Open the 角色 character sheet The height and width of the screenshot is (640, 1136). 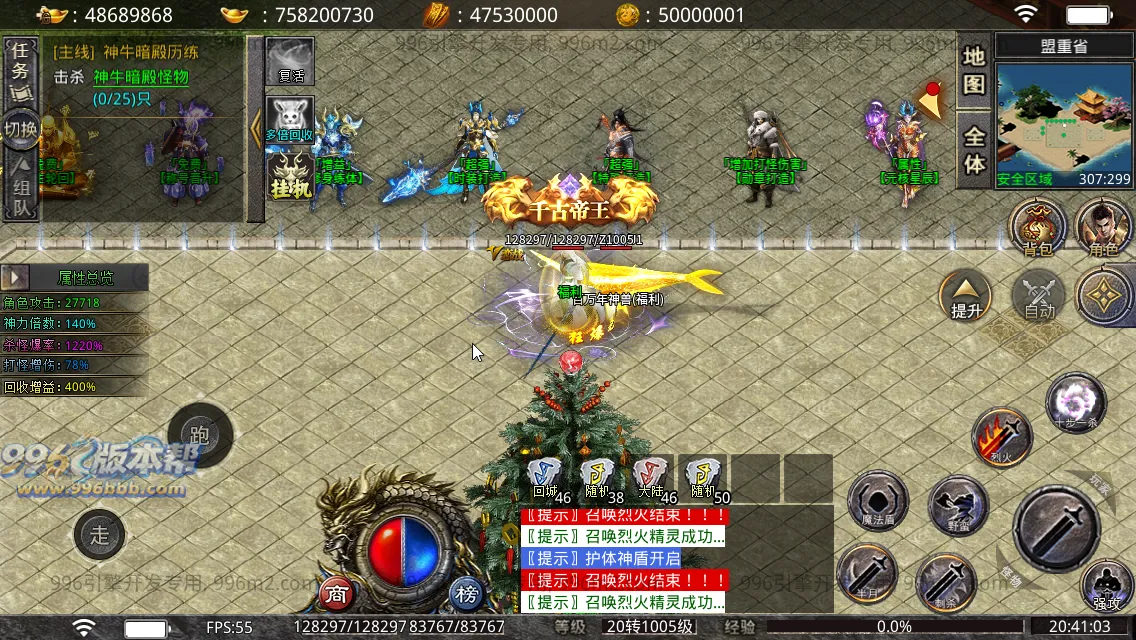pyautogui.click(x=1103, y=226)
